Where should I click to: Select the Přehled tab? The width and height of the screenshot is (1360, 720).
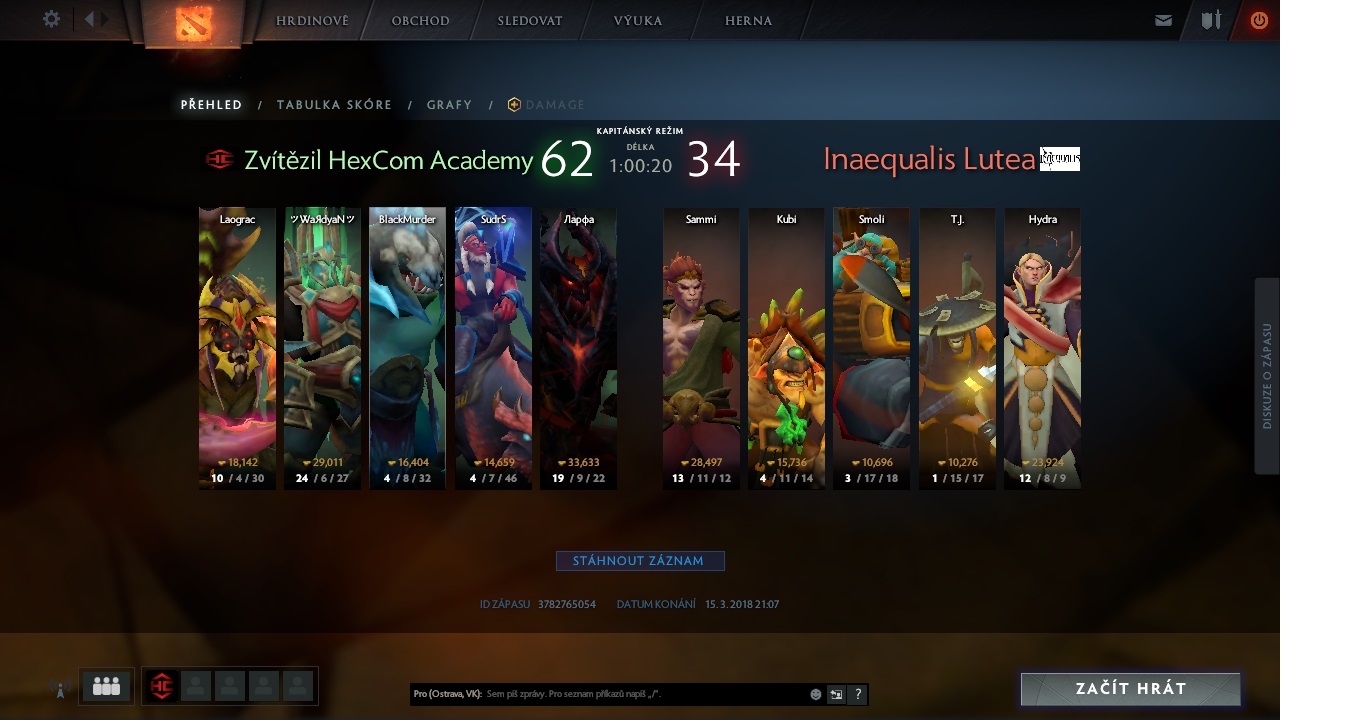211,105
